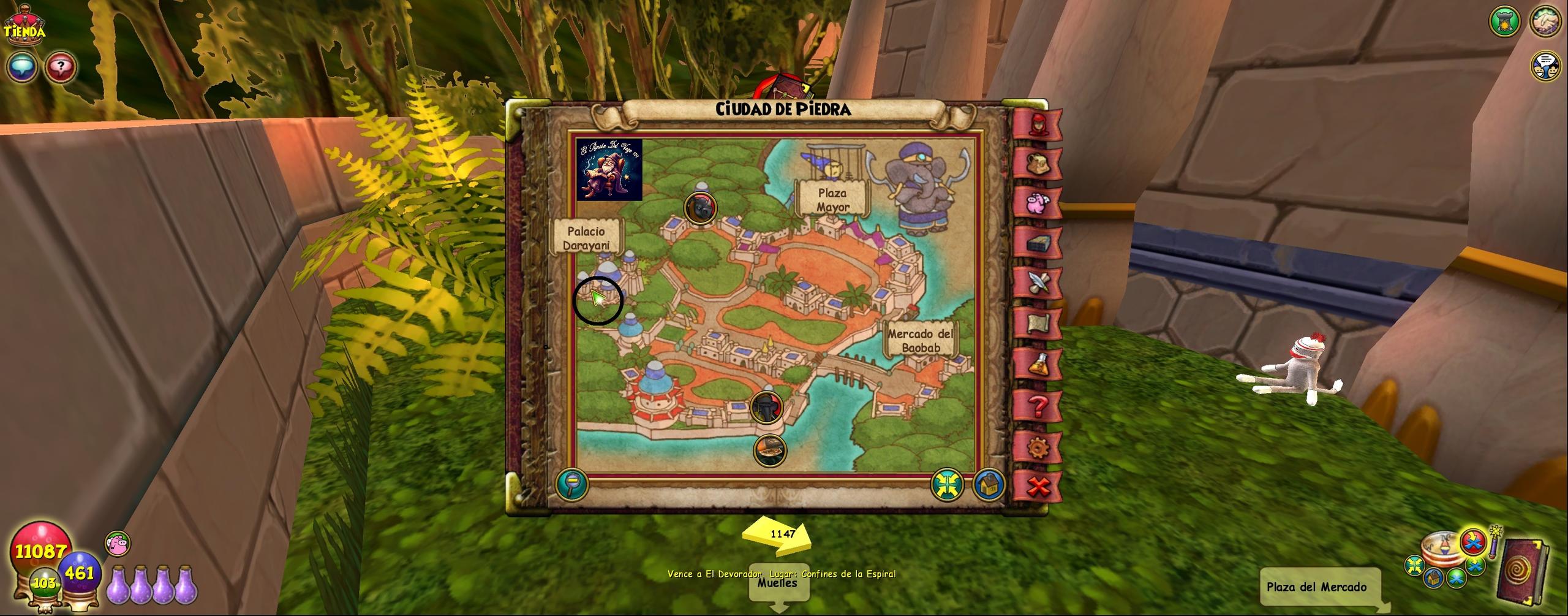Click the map's magnifying glass zoom button
The image size is (1568, 616).
[571, 484]
